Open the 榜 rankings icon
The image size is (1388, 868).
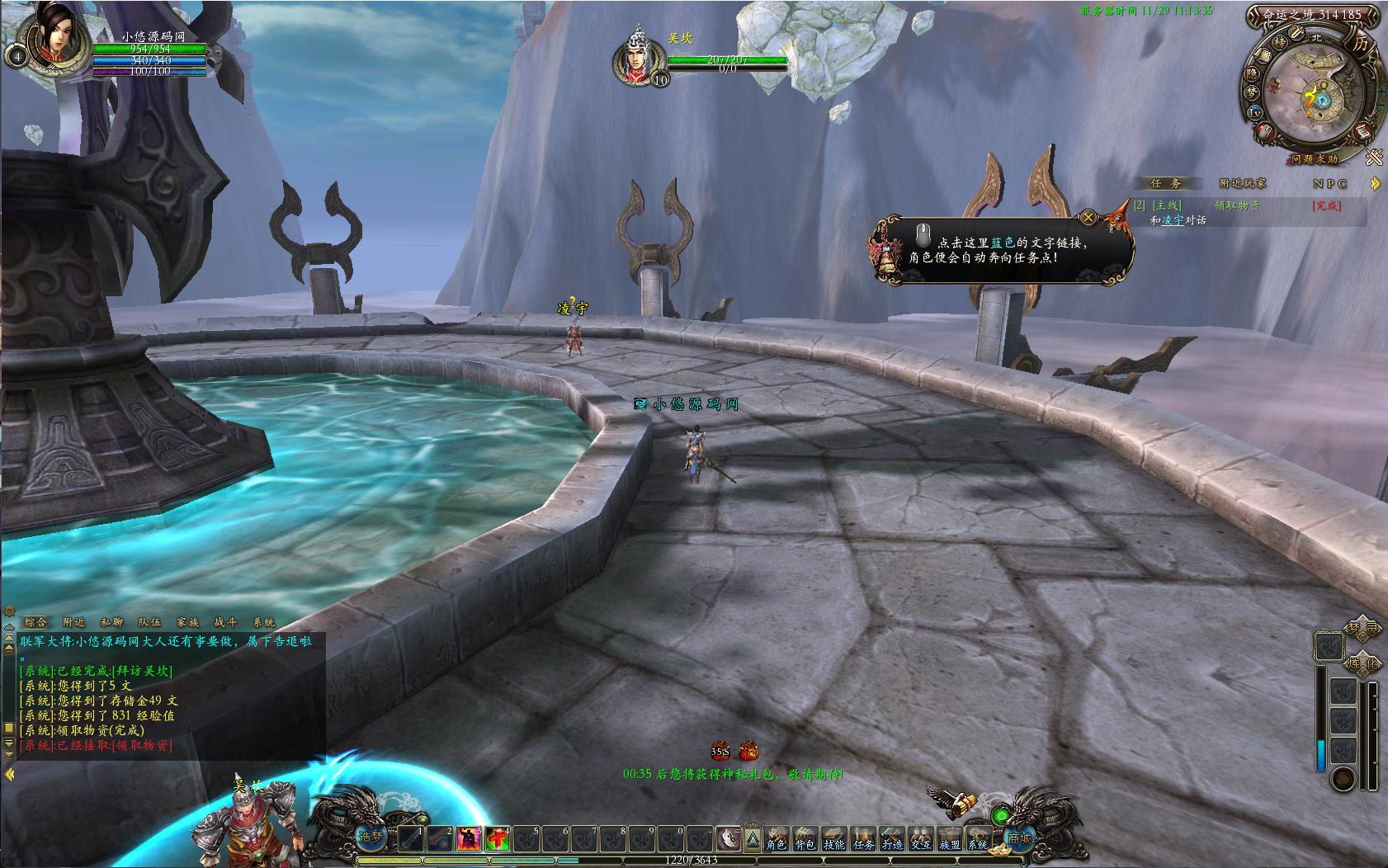tap(1280, 43)
